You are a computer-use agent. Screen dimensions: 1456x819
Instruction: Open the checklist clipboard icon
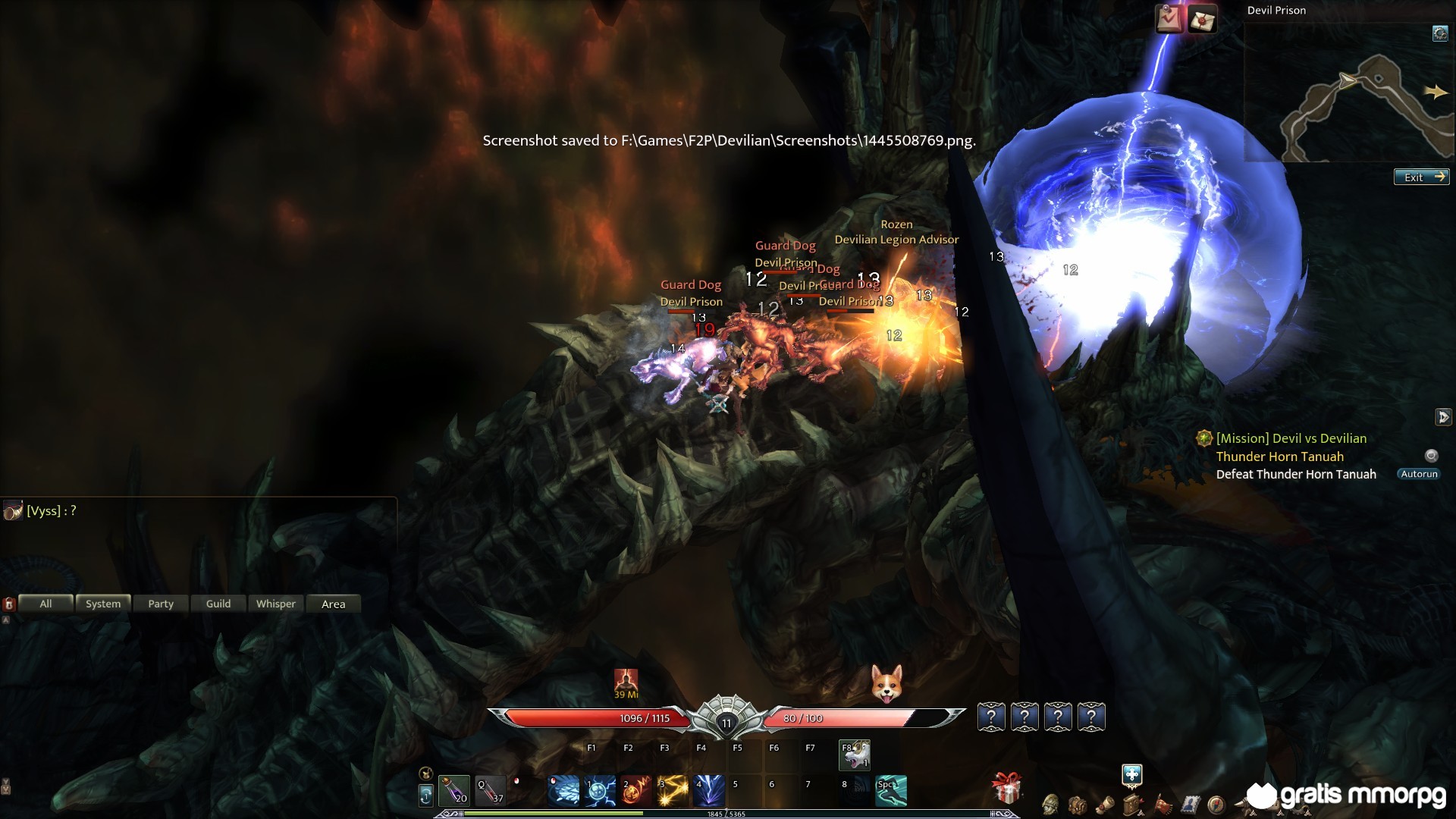[1169, 20]
